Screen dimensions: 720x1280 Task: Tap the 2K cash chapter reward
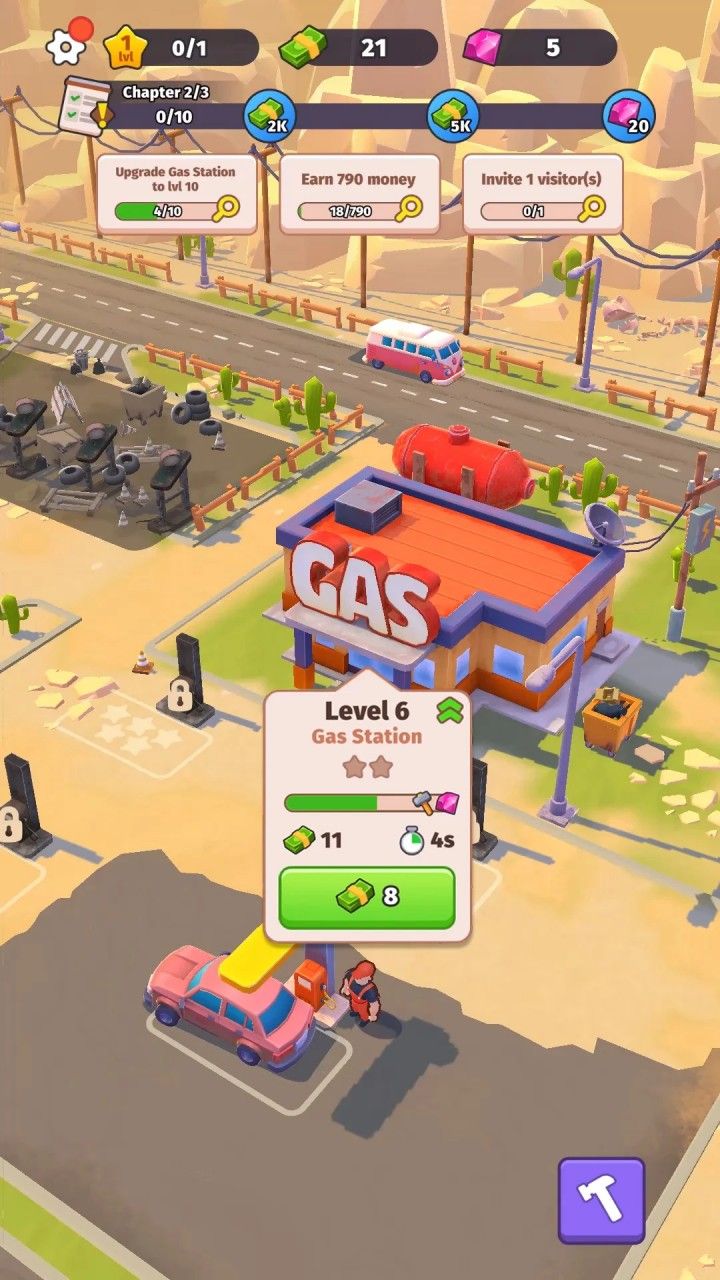[x=270, y=117]
